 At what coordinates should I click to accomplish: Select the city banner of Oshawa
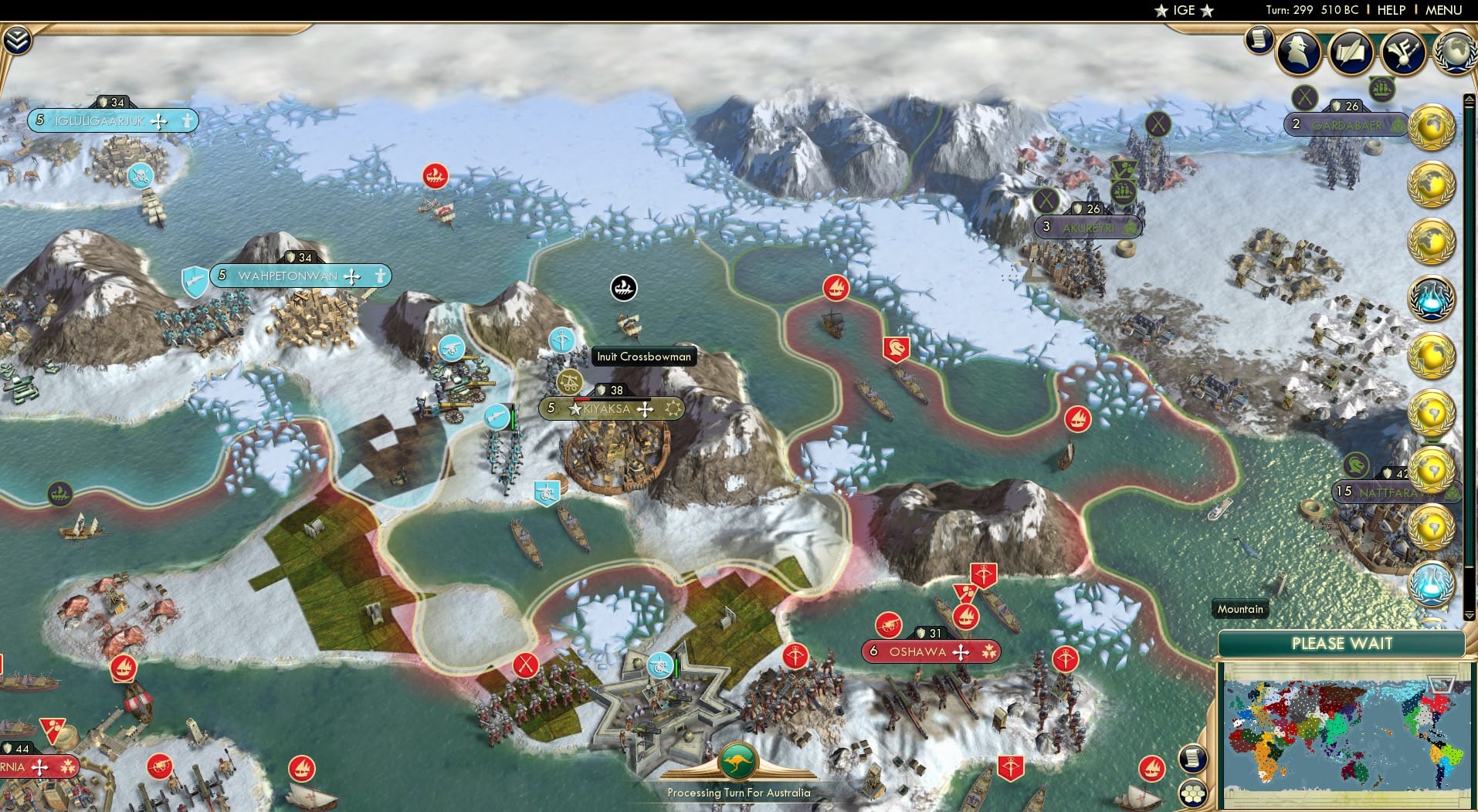tap(928, 651)
